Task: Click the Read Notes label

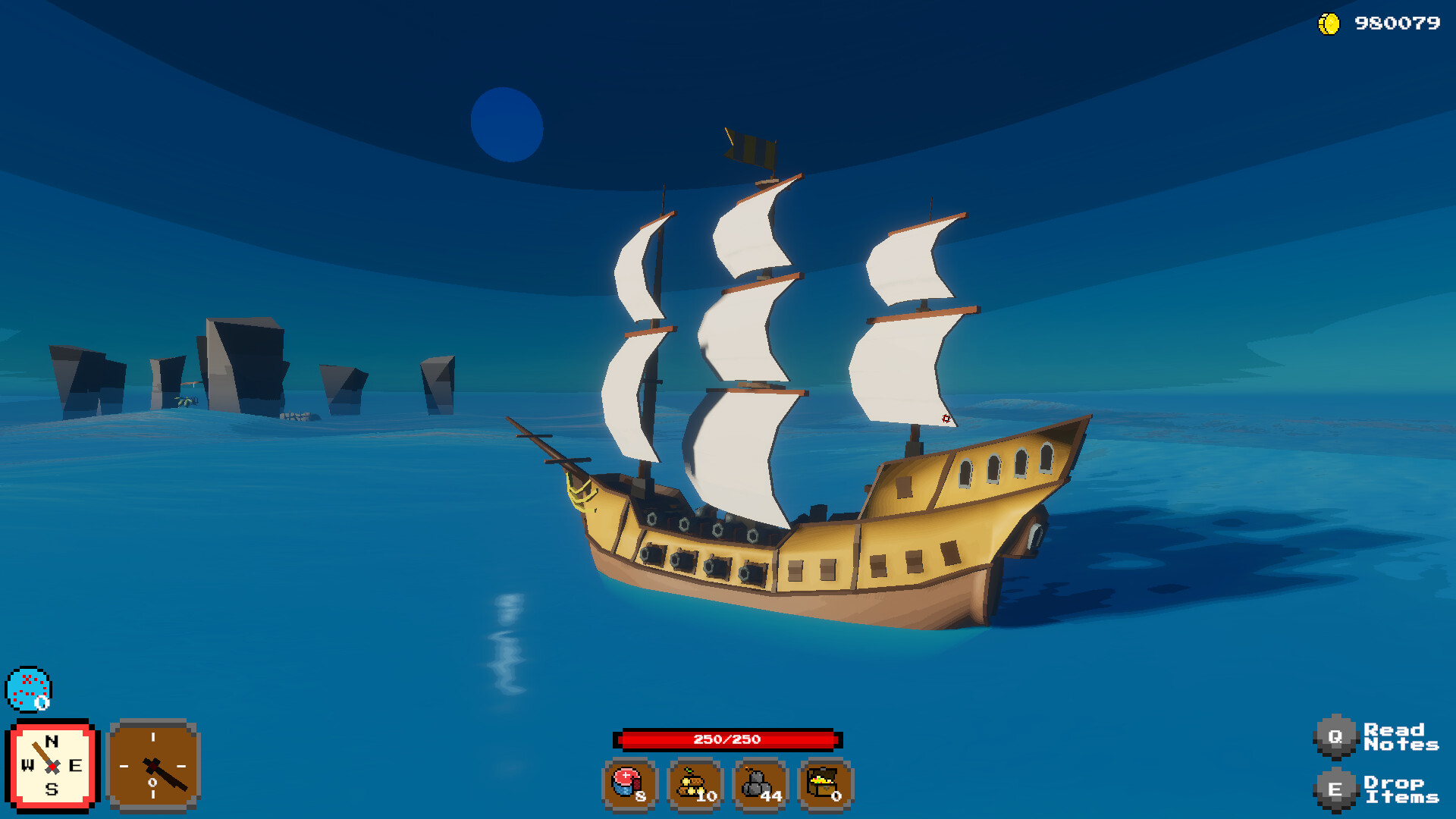Action: point(1403,736)
